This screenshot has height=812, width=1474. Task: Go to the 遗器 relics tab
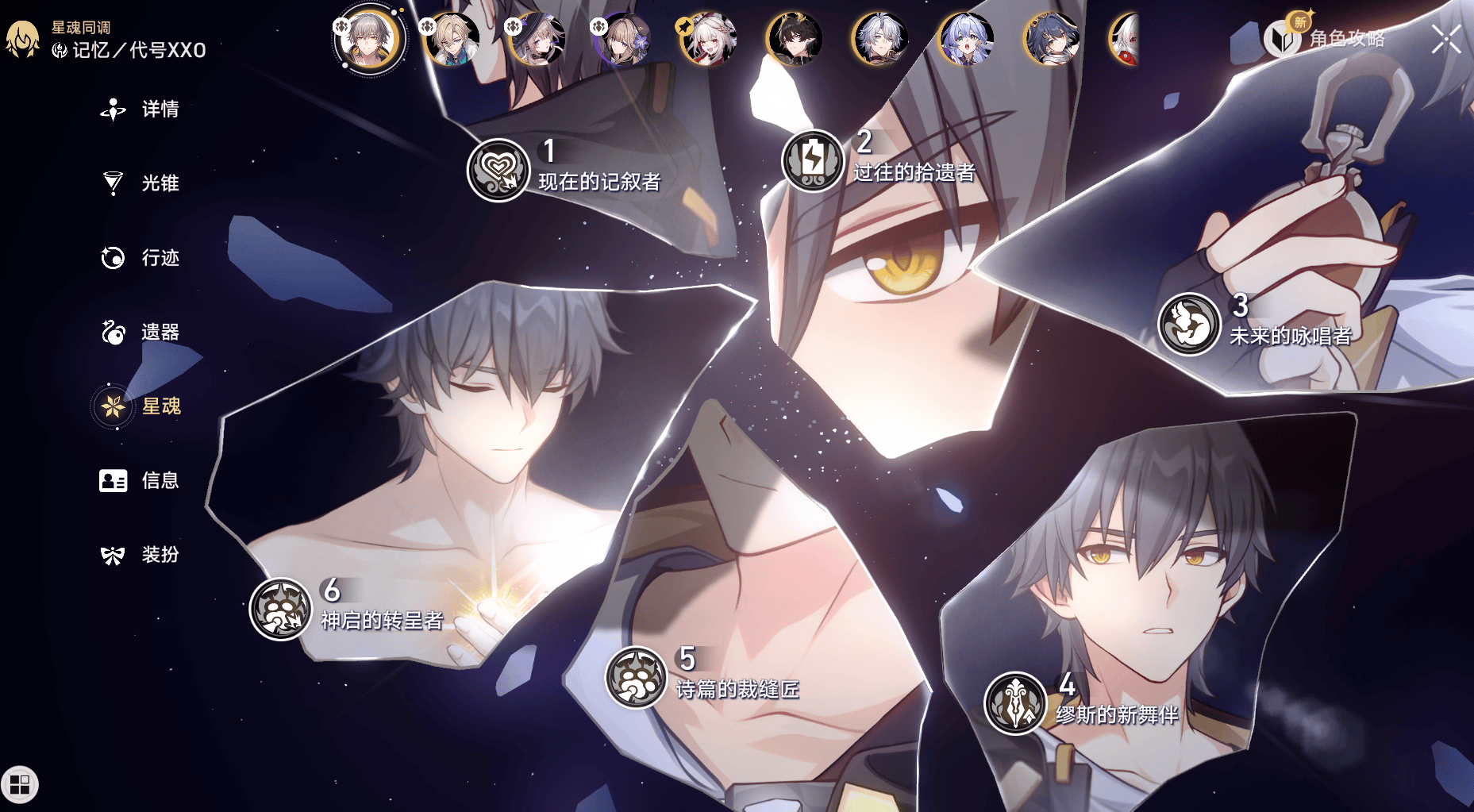click(x=141, y=332)
